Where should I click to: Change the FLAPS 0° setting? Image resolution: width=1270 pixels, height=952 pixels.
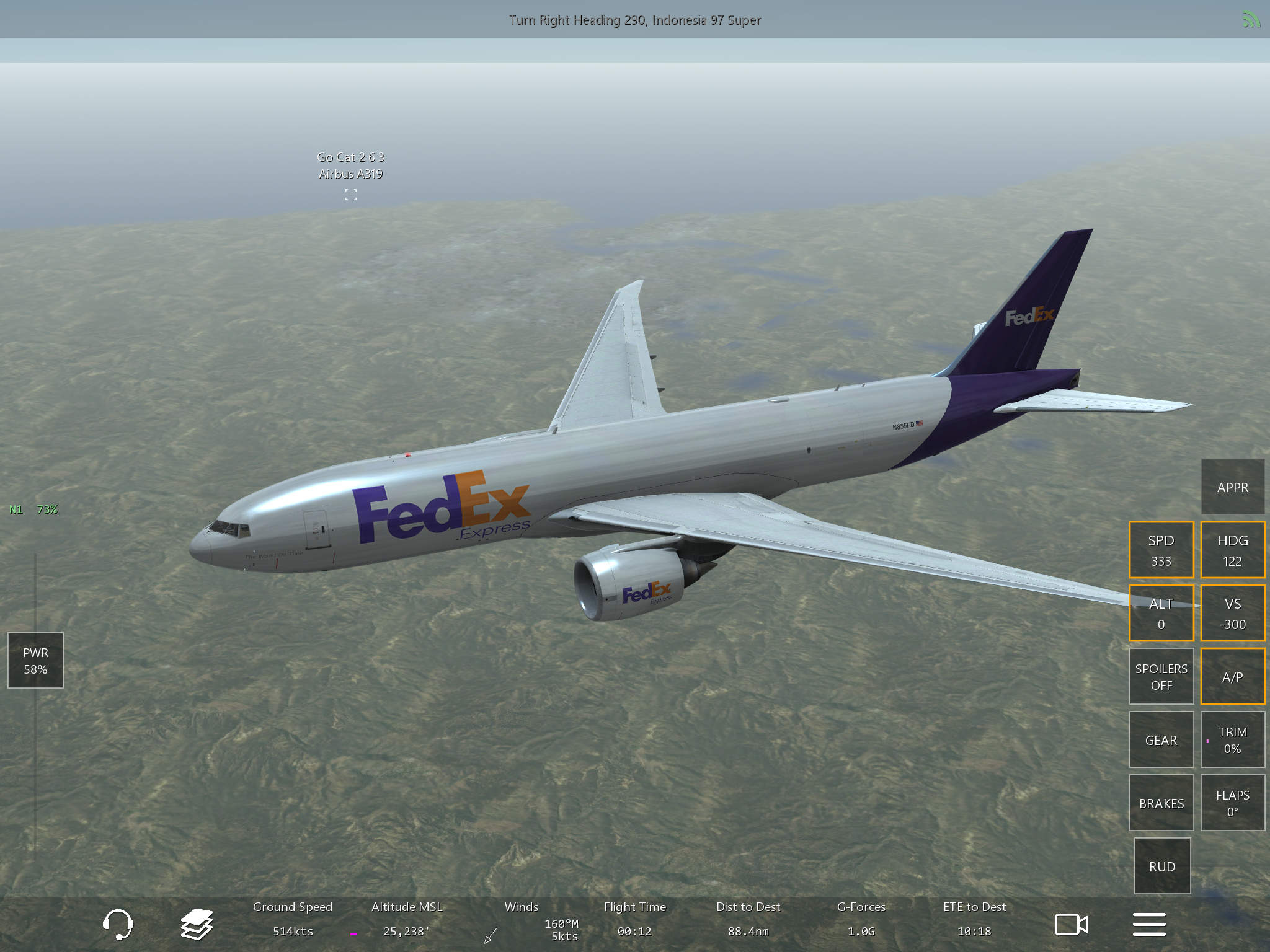pos(1232,803)
